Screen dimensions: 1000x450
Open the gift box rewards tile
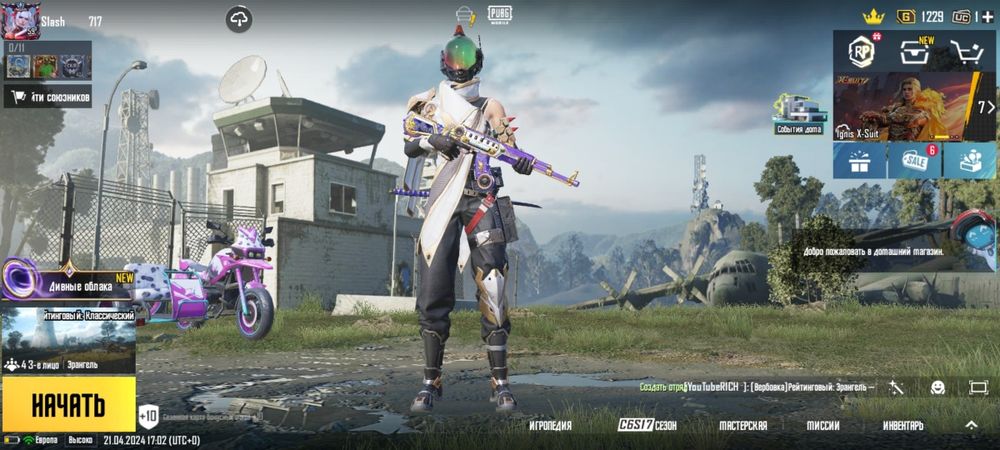click(860, 160)
